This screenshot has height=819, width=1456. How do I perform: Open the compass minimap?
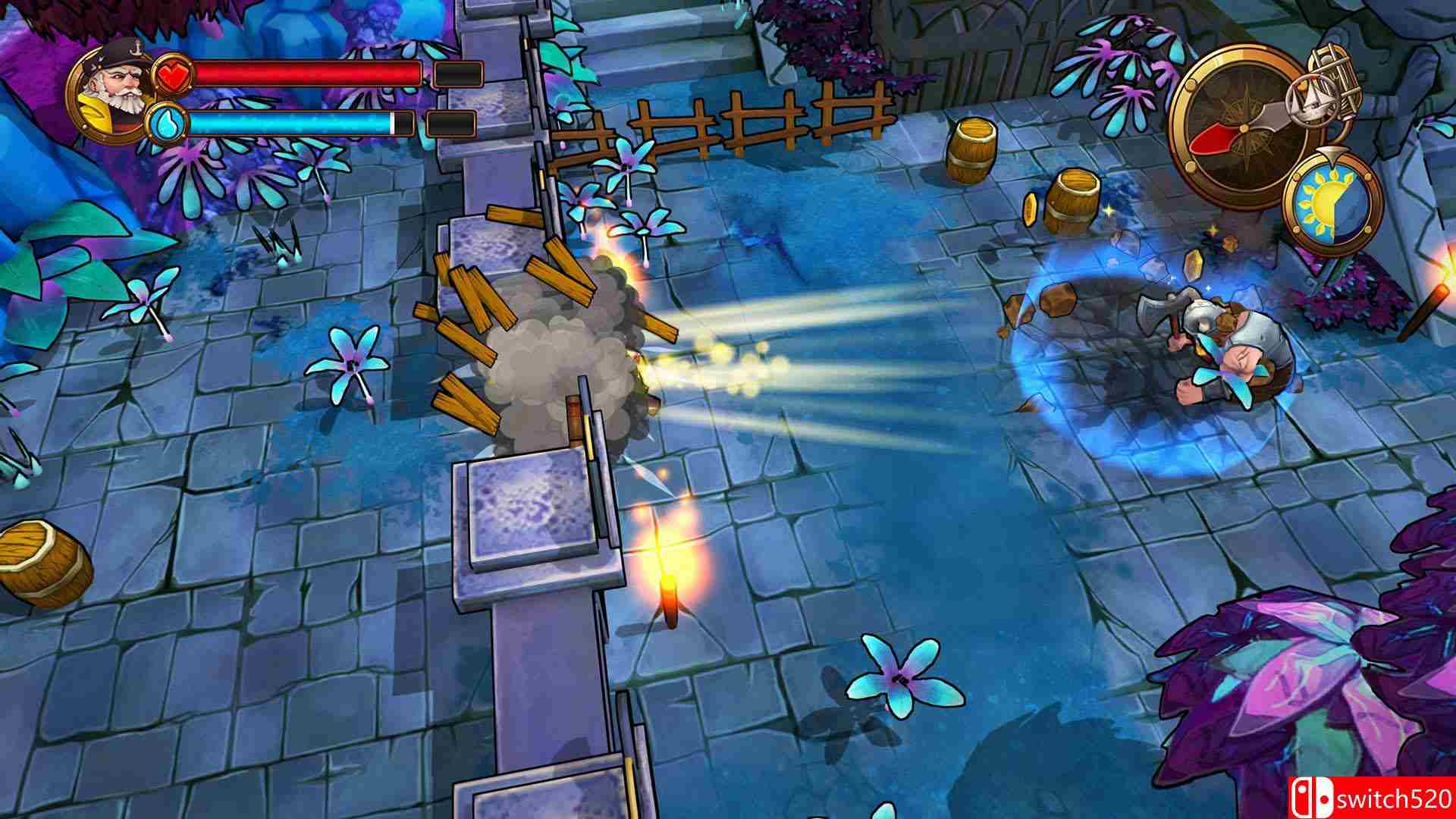[x=1244, y=129]
